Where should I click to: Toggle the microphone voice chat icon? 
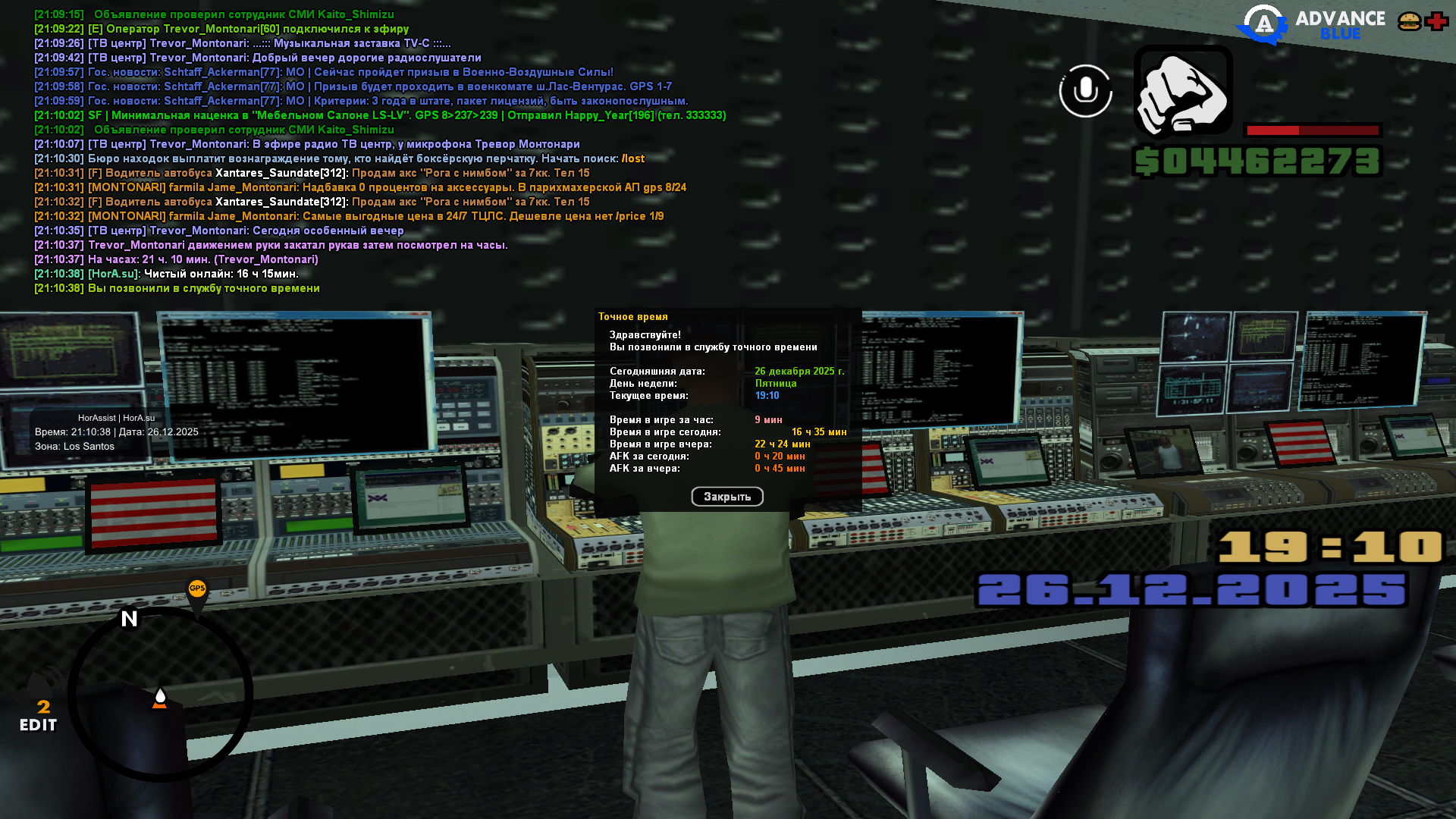(1085, 91)
